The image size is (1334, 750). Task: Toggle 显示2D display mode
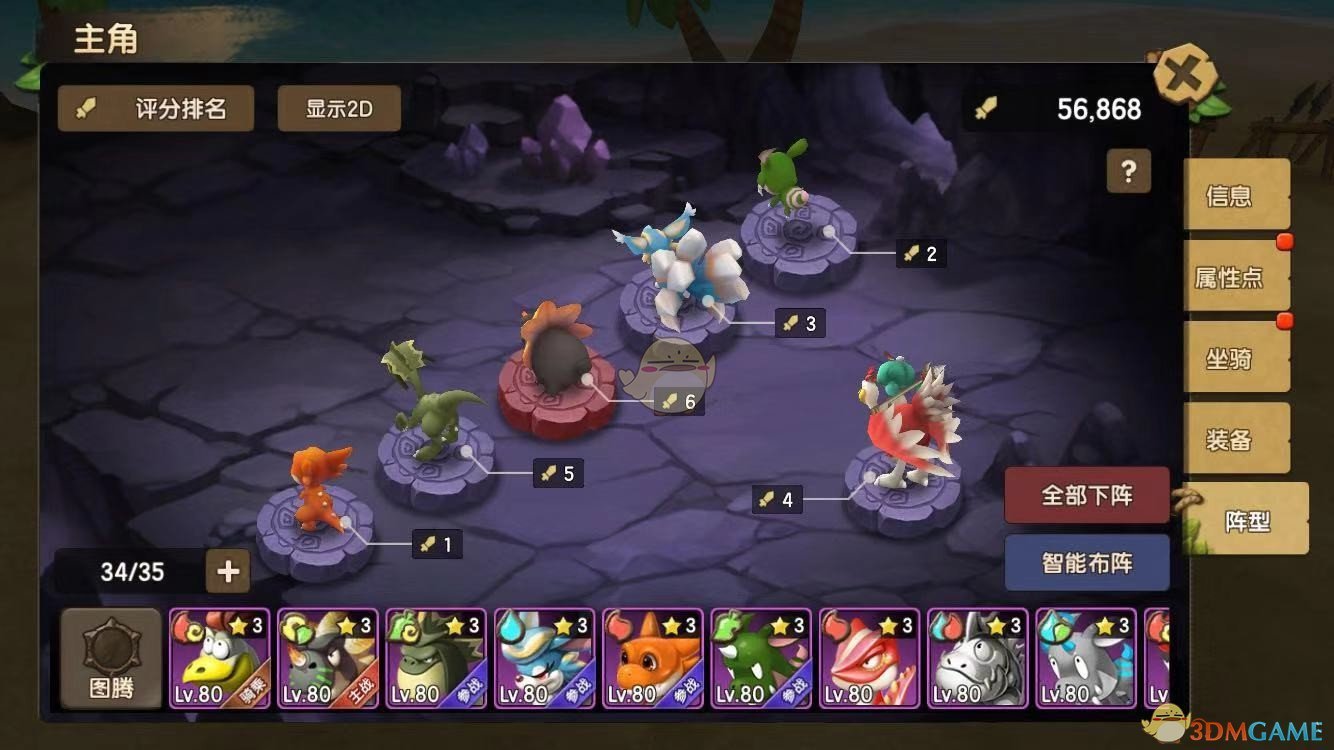tap(339, 108)
